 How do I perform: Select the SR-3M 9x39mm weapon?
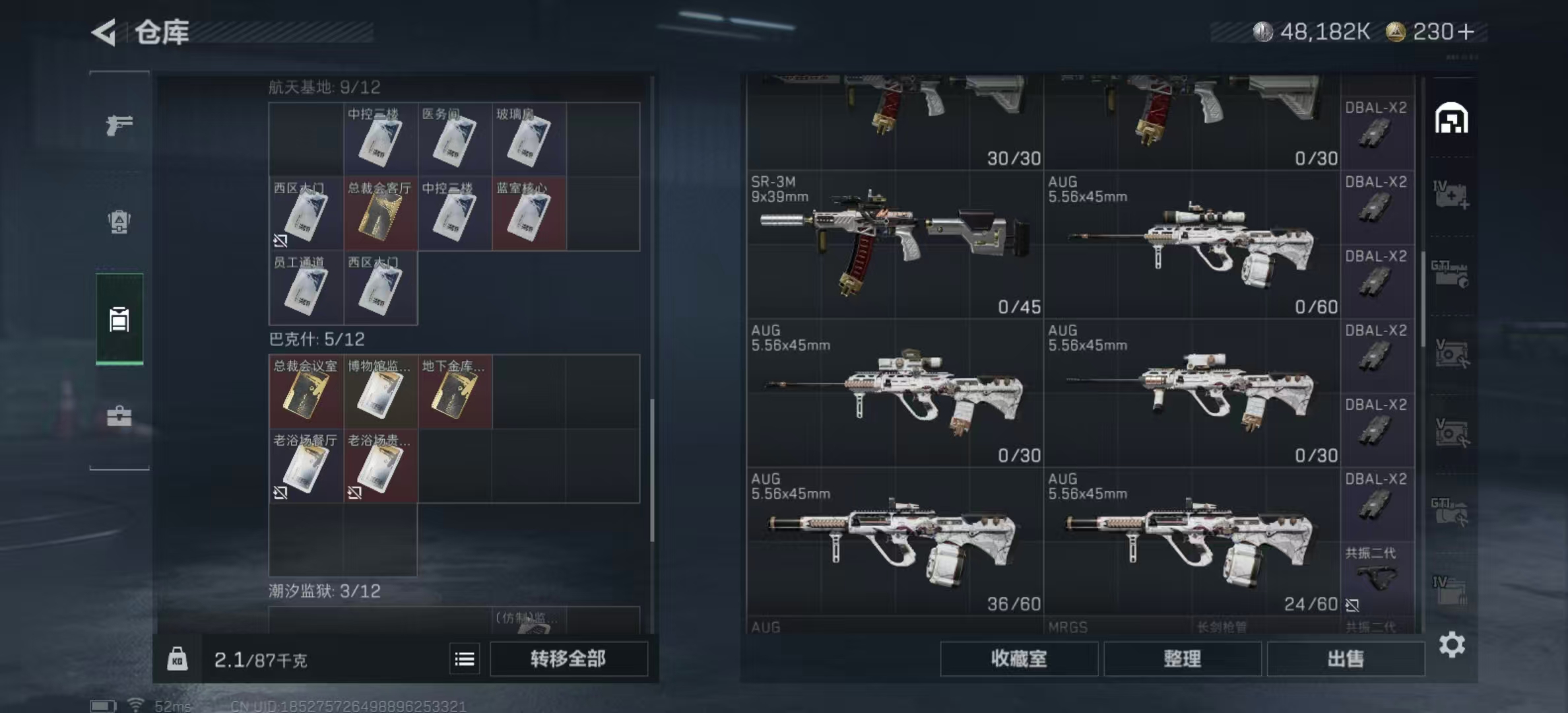pos(891,244)
